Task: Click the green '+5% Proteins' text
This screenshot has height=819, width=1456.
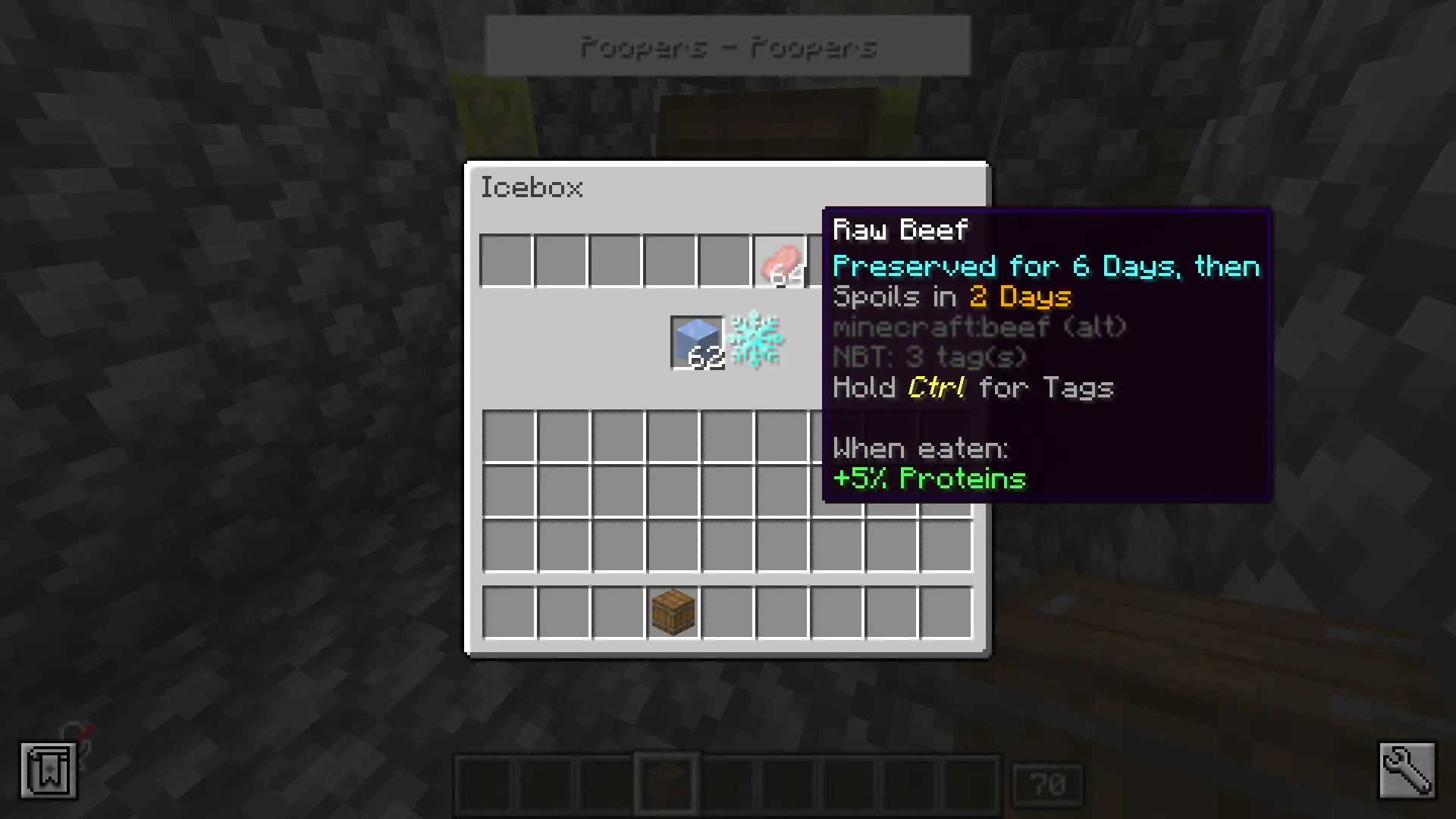Action: (x=929, y=479)
